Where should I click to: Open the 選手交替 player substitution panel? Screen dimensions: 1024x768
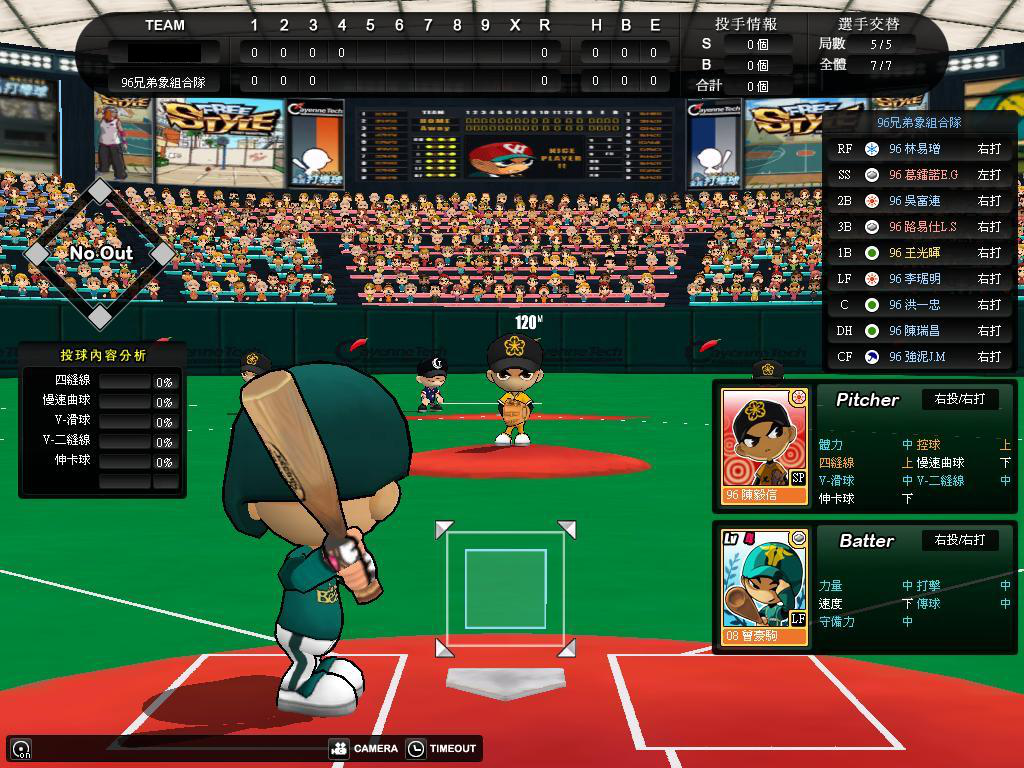(867, 24)
